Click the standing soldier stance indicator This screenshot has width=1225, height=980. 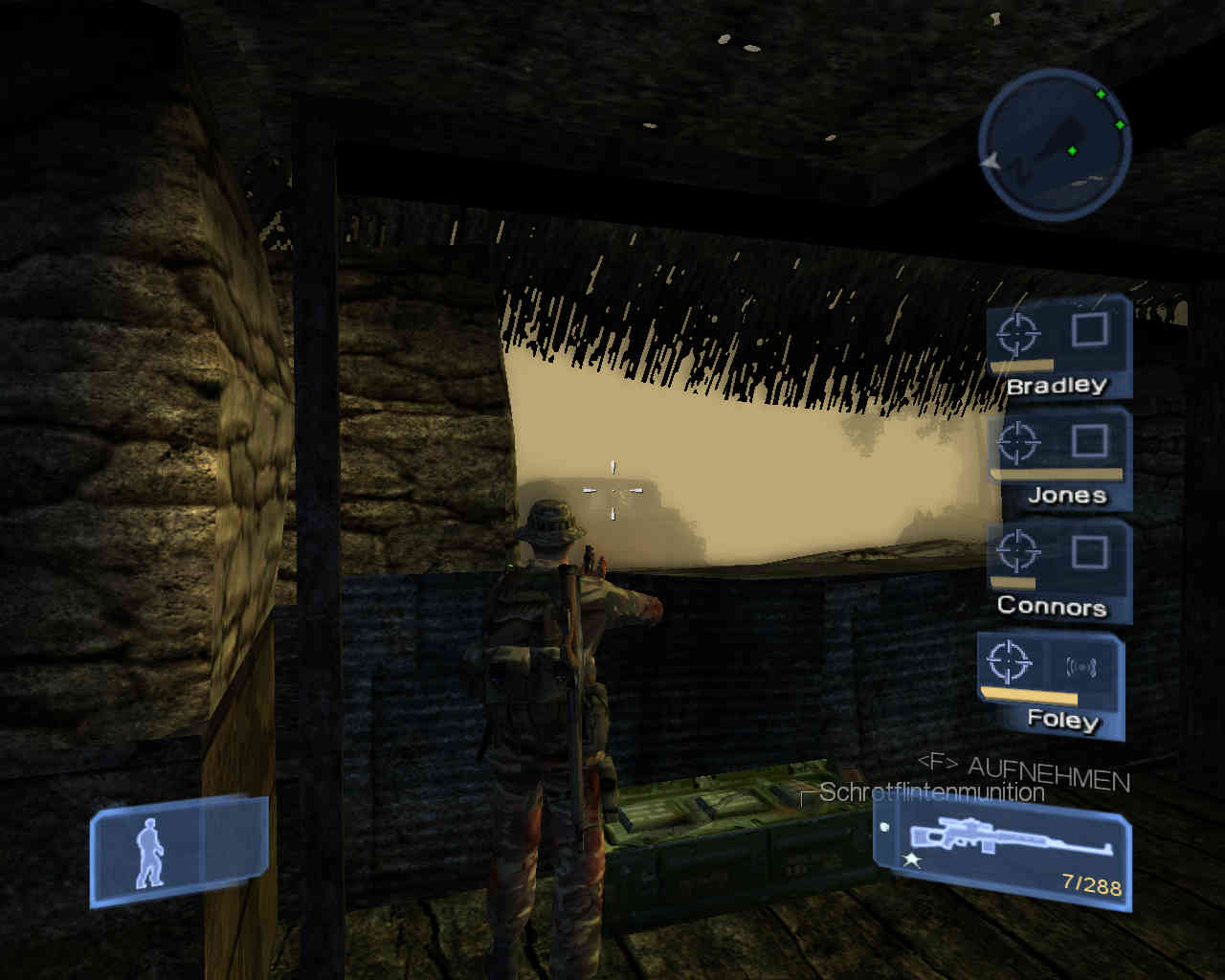(151, 853)
